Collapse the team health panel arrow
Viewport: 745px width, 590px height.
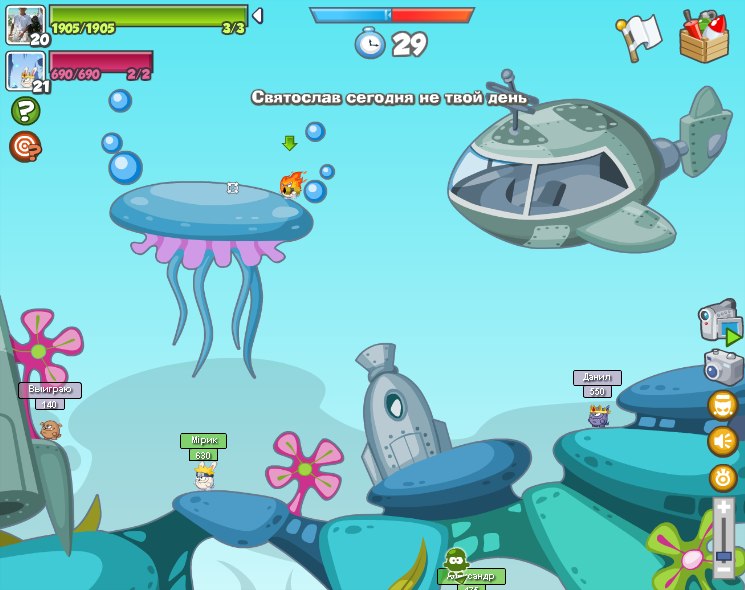(257, 15)
